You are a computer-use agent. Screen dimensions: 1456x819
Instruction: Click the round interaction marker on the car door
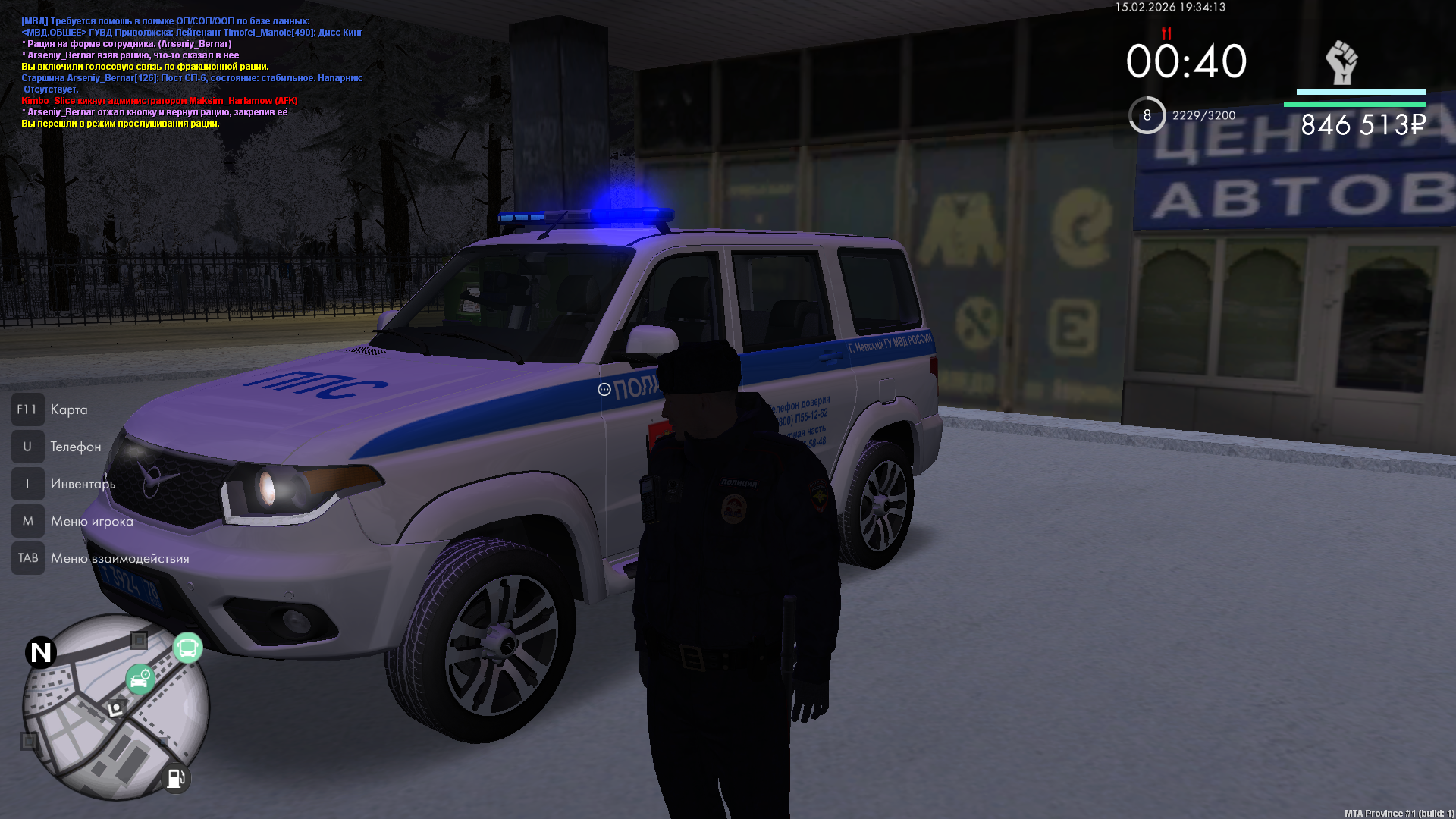[x=604, y=390]
